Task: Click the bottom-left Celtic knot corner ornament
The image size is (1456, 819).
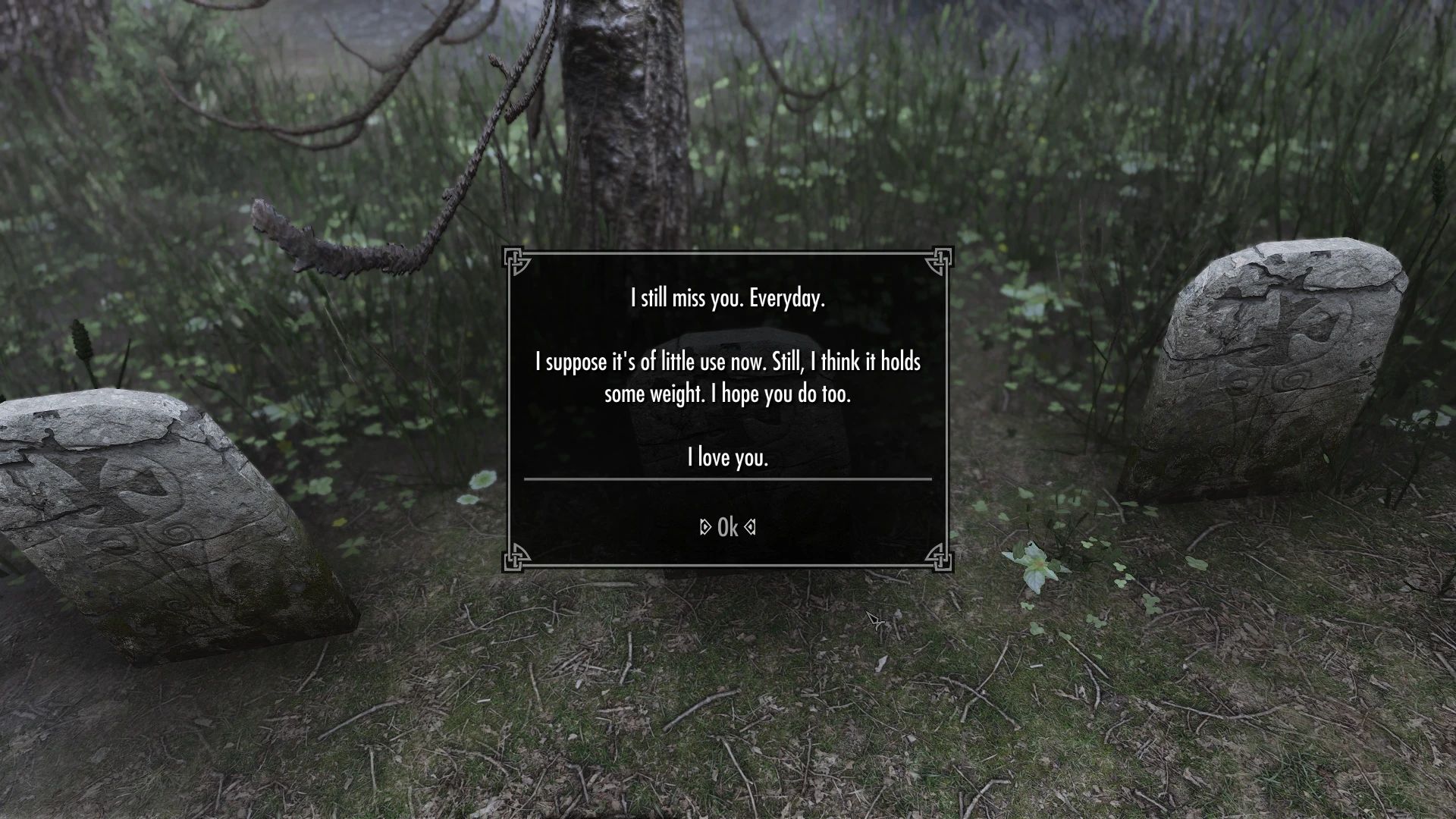Action: click(517, 561)
